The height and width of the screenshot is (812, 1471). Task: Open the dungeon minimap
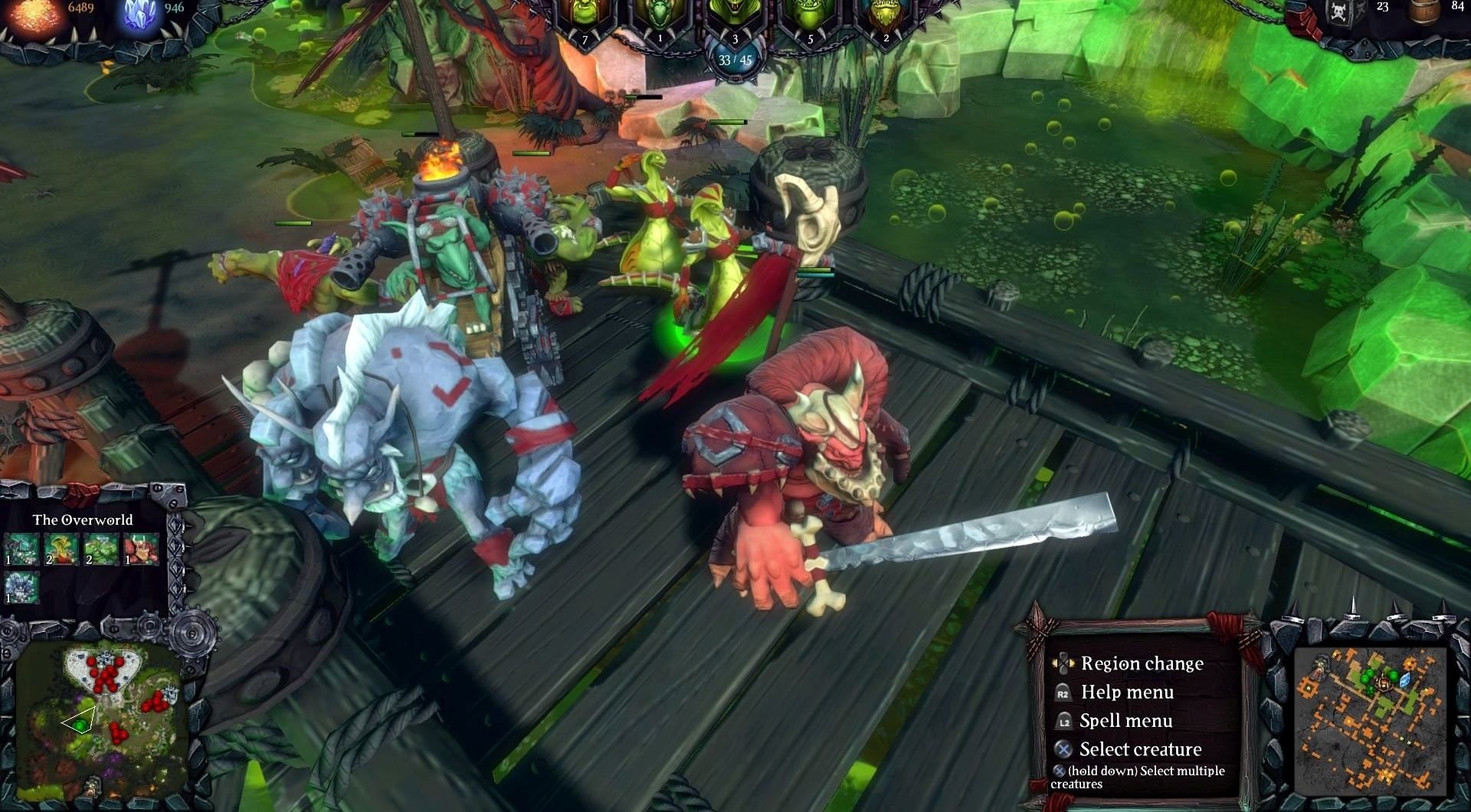tap(1368, 719)
